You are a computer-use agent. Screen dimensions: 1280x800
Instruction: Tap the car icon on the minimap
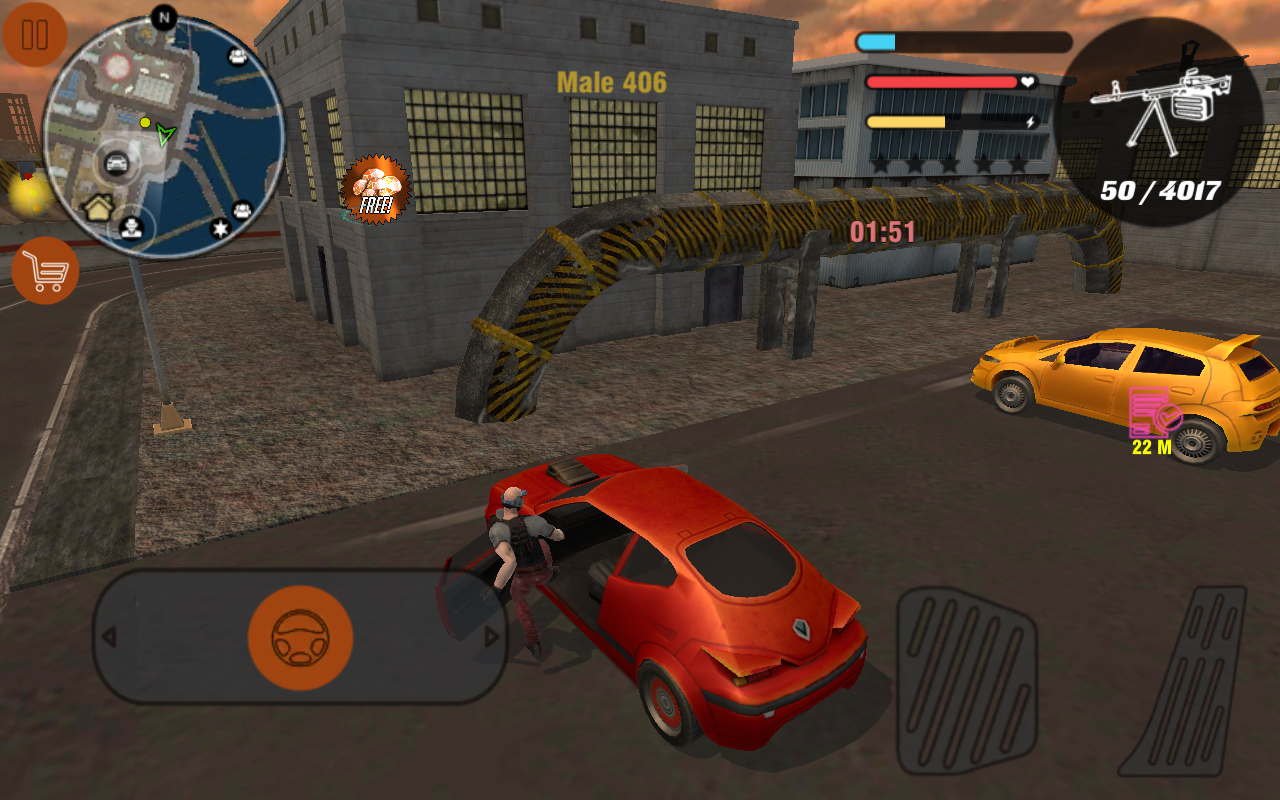(x=116, y=161)
